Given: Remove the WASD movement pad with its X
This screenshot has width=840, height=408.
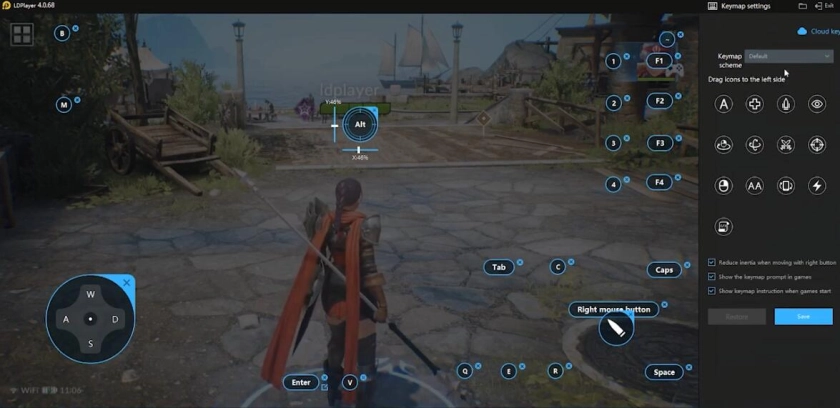Looking at the screenshot, I should tap(127, 283).
